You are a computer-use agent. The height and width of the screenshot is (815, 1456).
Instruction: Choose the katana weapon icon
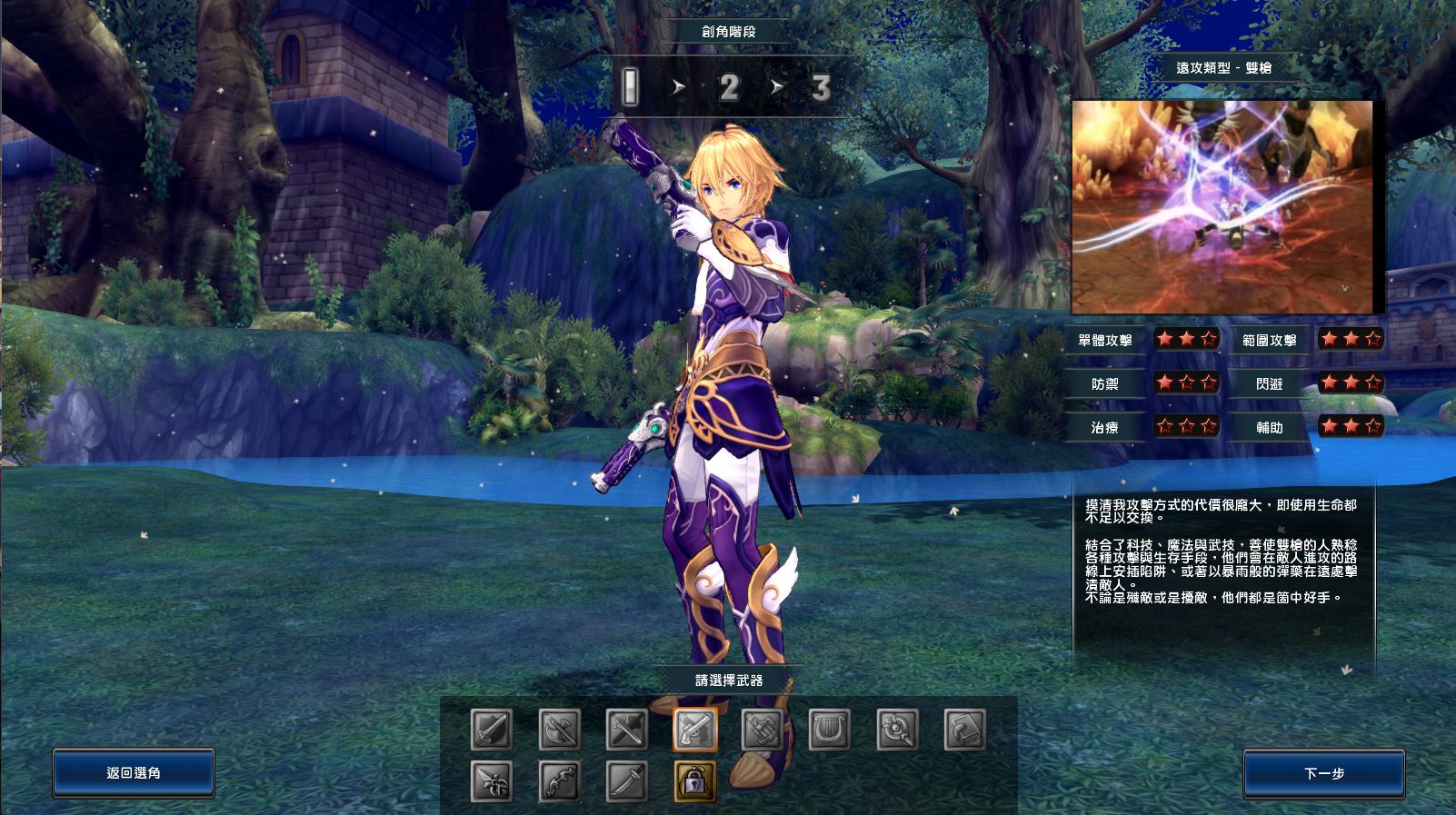[627, 781]
